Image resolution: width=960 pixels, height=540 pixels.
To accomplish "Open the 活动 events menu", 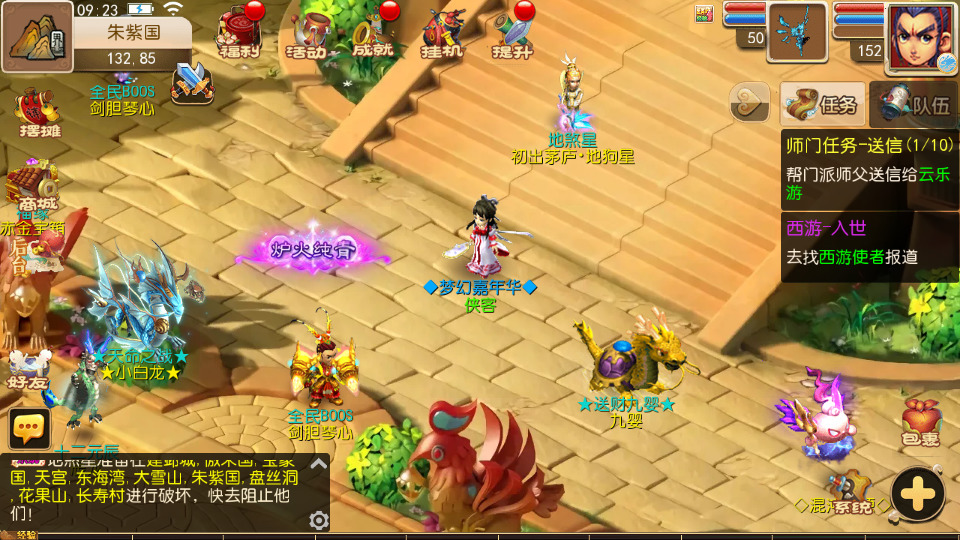I will click(x=307, y=33).
